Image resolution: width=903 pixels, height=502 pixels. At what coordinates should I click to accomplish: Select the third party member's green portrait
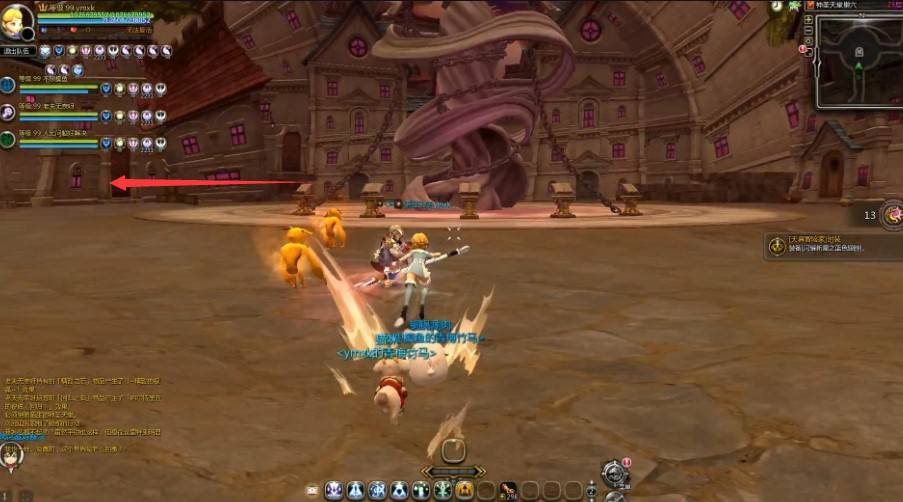[x=8, y=139]
